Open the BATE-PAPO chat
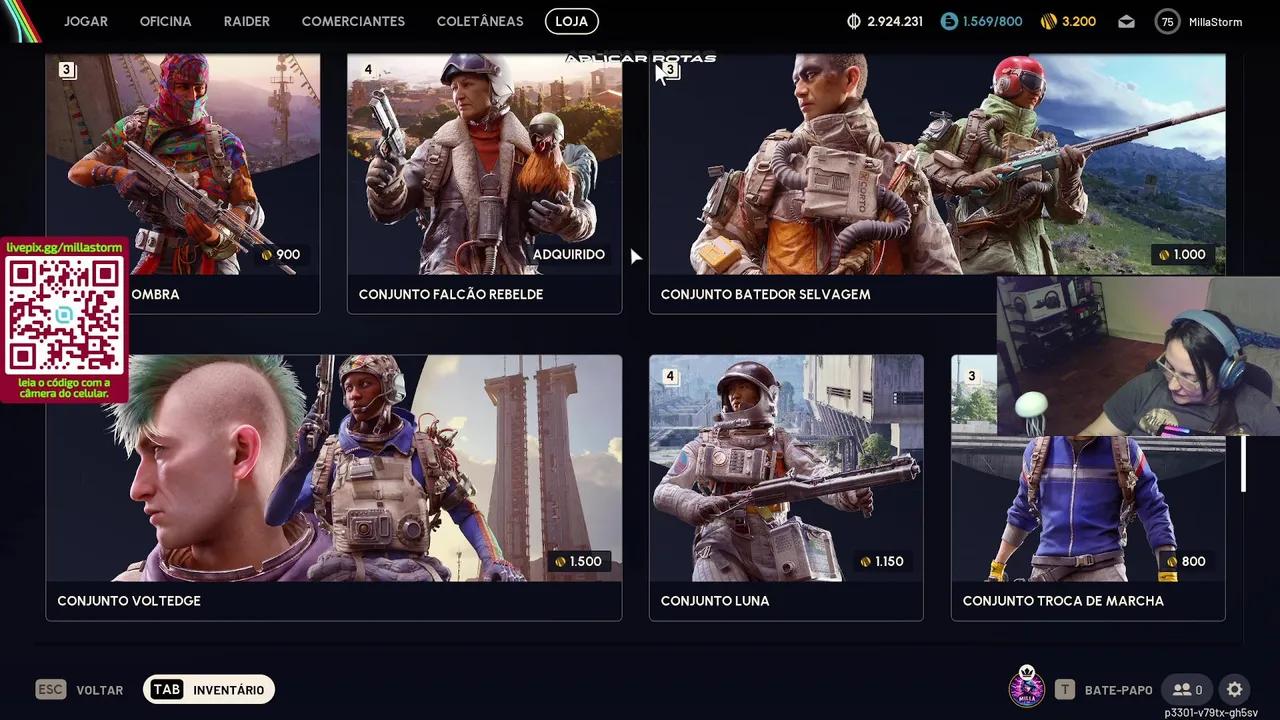 click(1105, 690)
